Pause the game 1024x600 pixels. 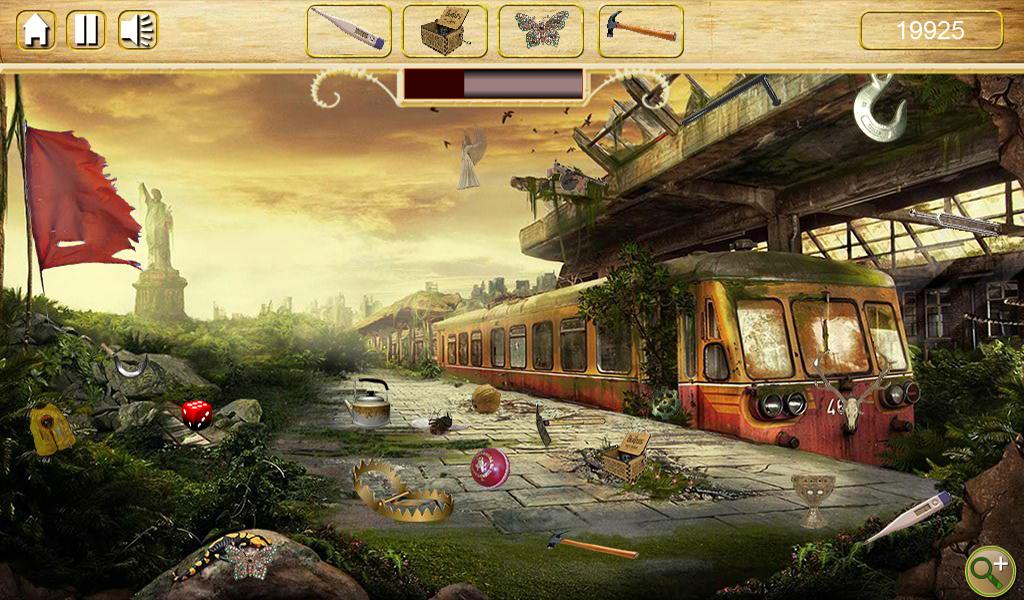pos(86,30)
